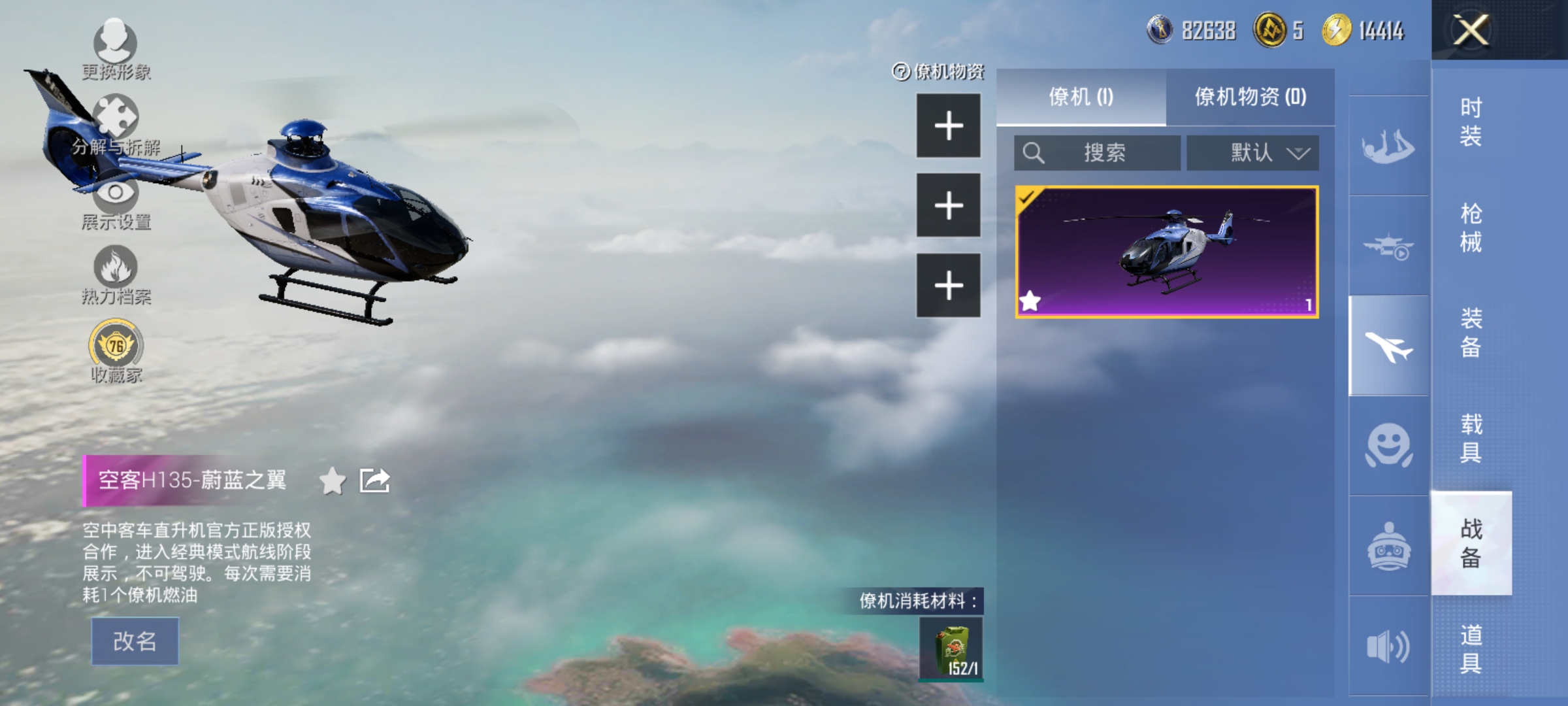Select the 载具 category in the right menu
This screenshot has width=1568, height=706.
[1471, 437]
